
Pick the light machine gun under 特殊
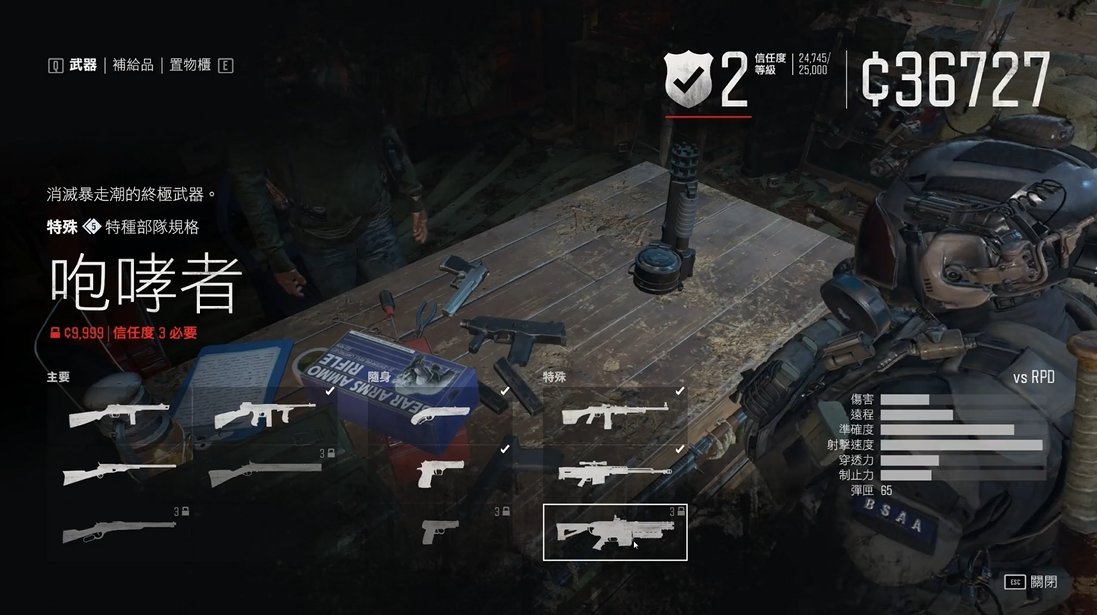point(614,414)
